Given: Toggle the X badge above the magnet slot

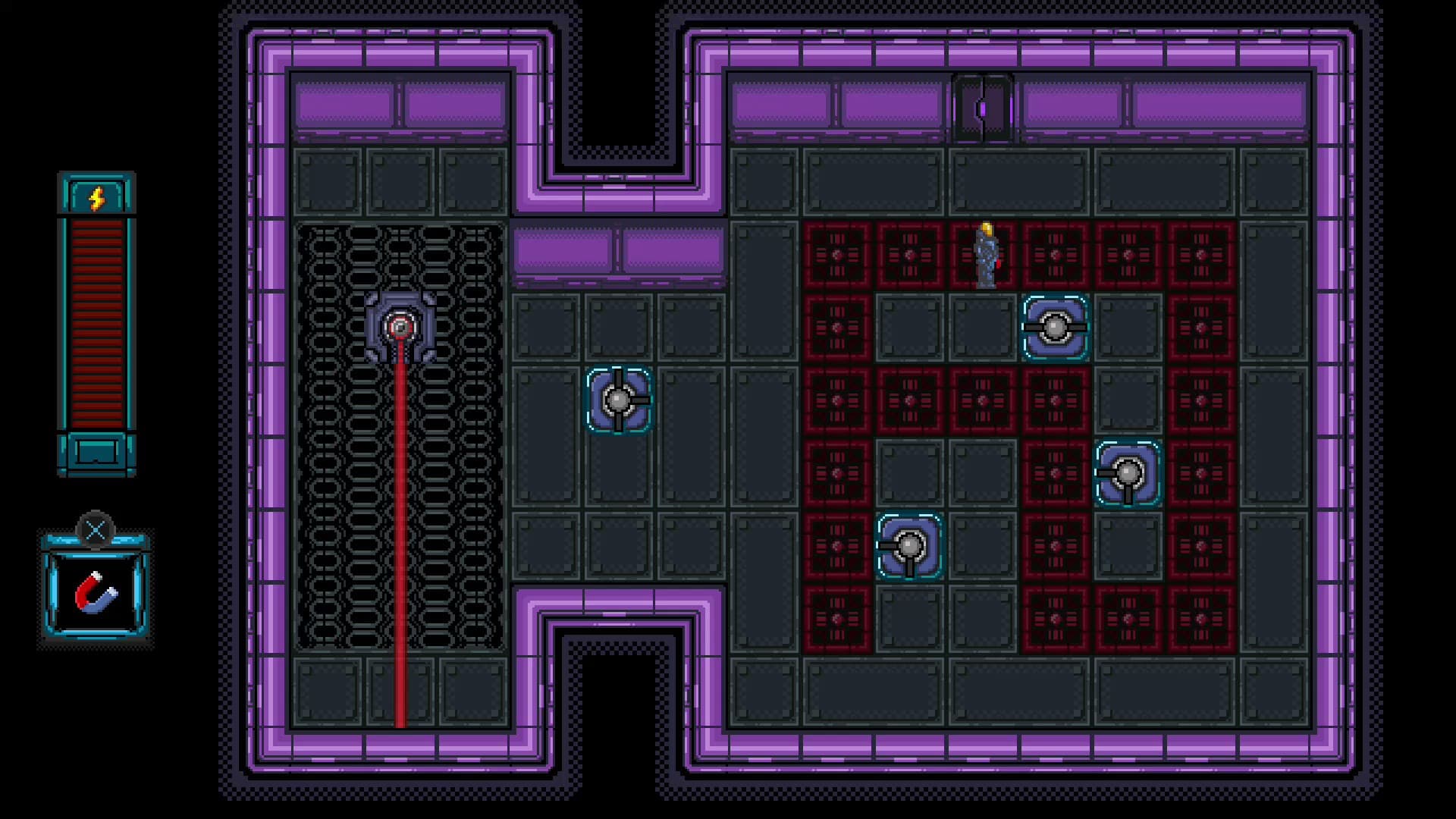Looking at the screenshot, I should [x=96, y=529].
